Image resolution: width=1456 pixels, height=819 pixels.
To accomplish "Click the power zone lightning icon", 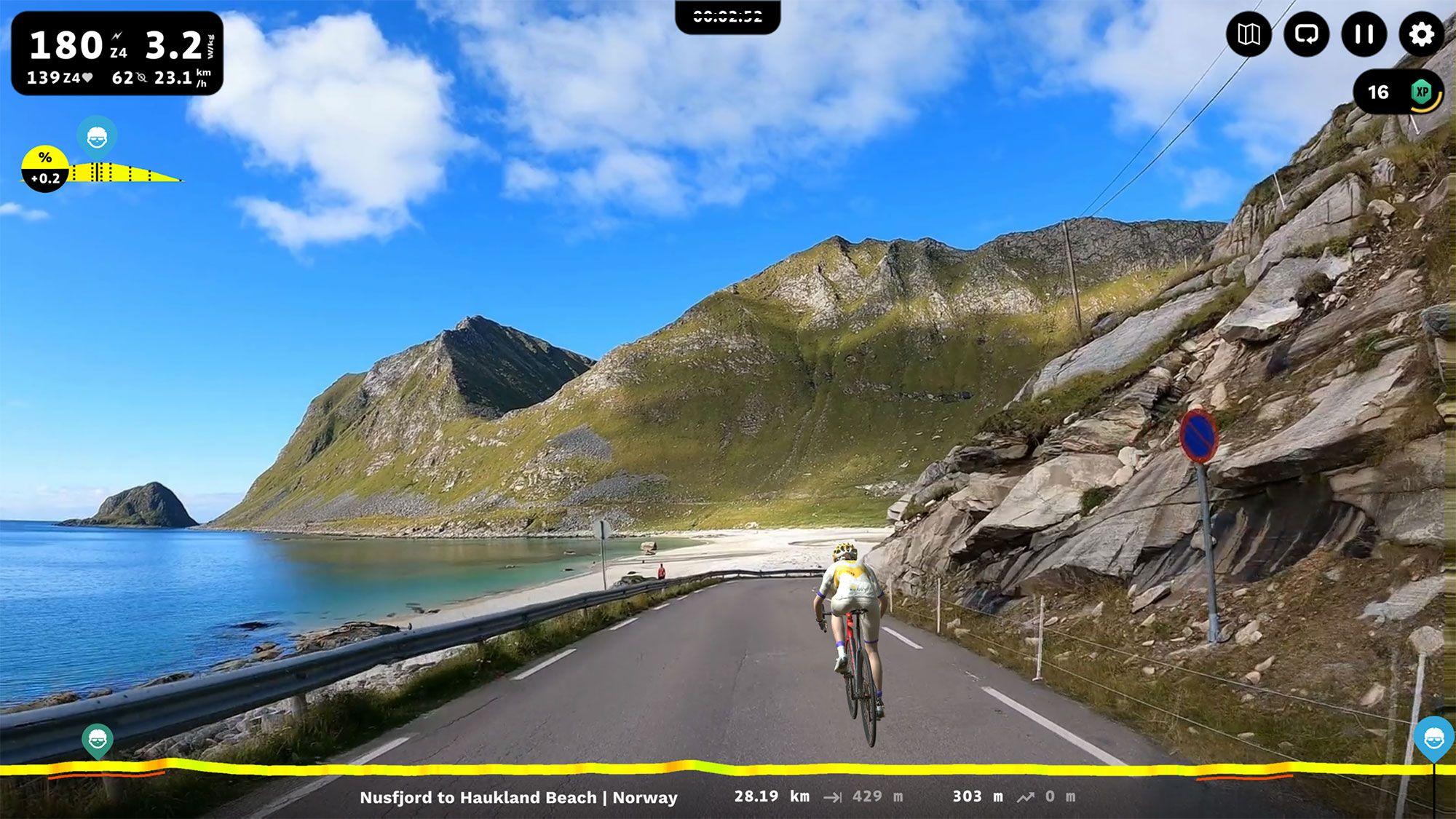I will pos(117,35).
